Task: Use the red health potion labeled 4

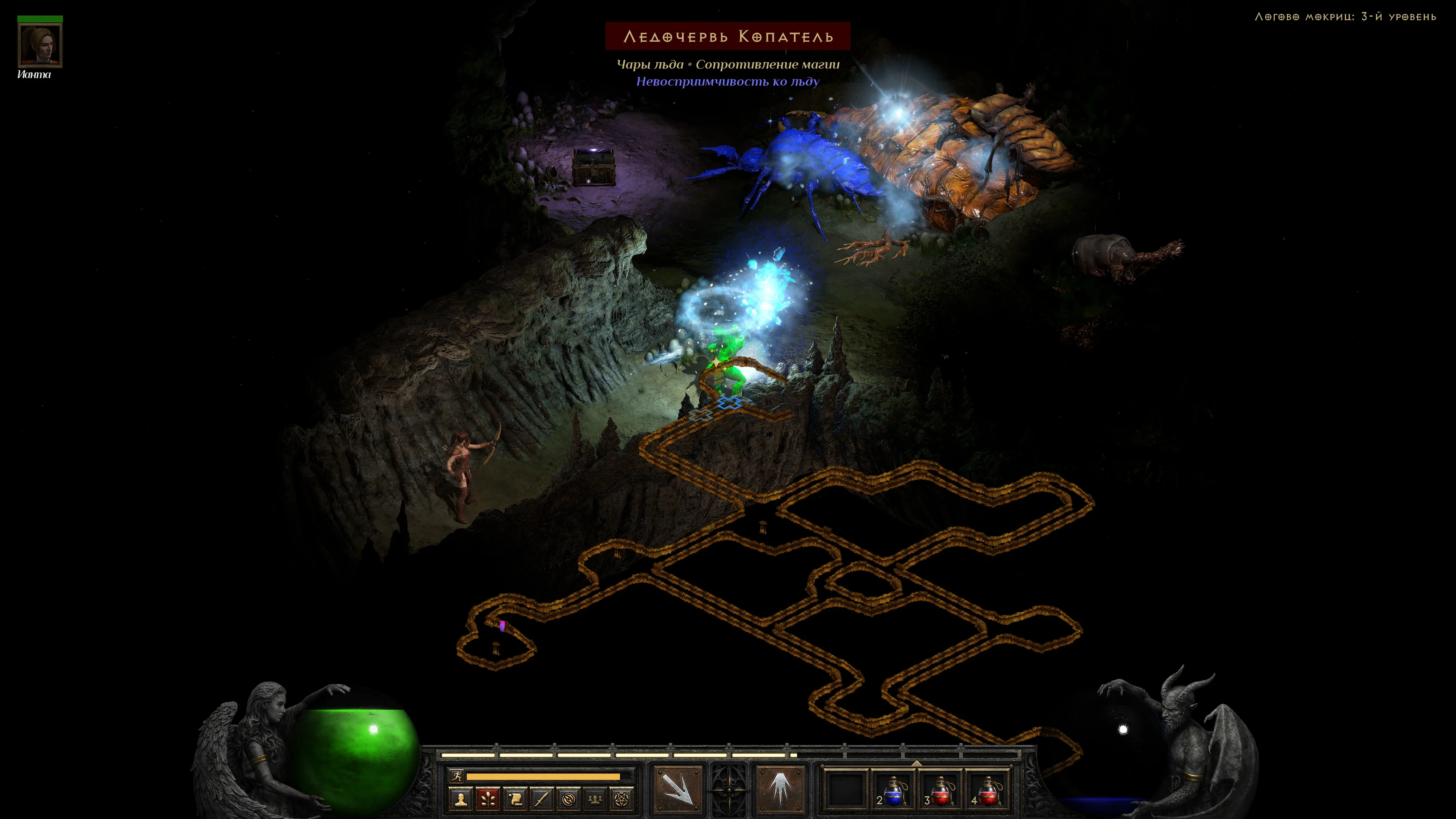Action: click(x=987, y=789)
